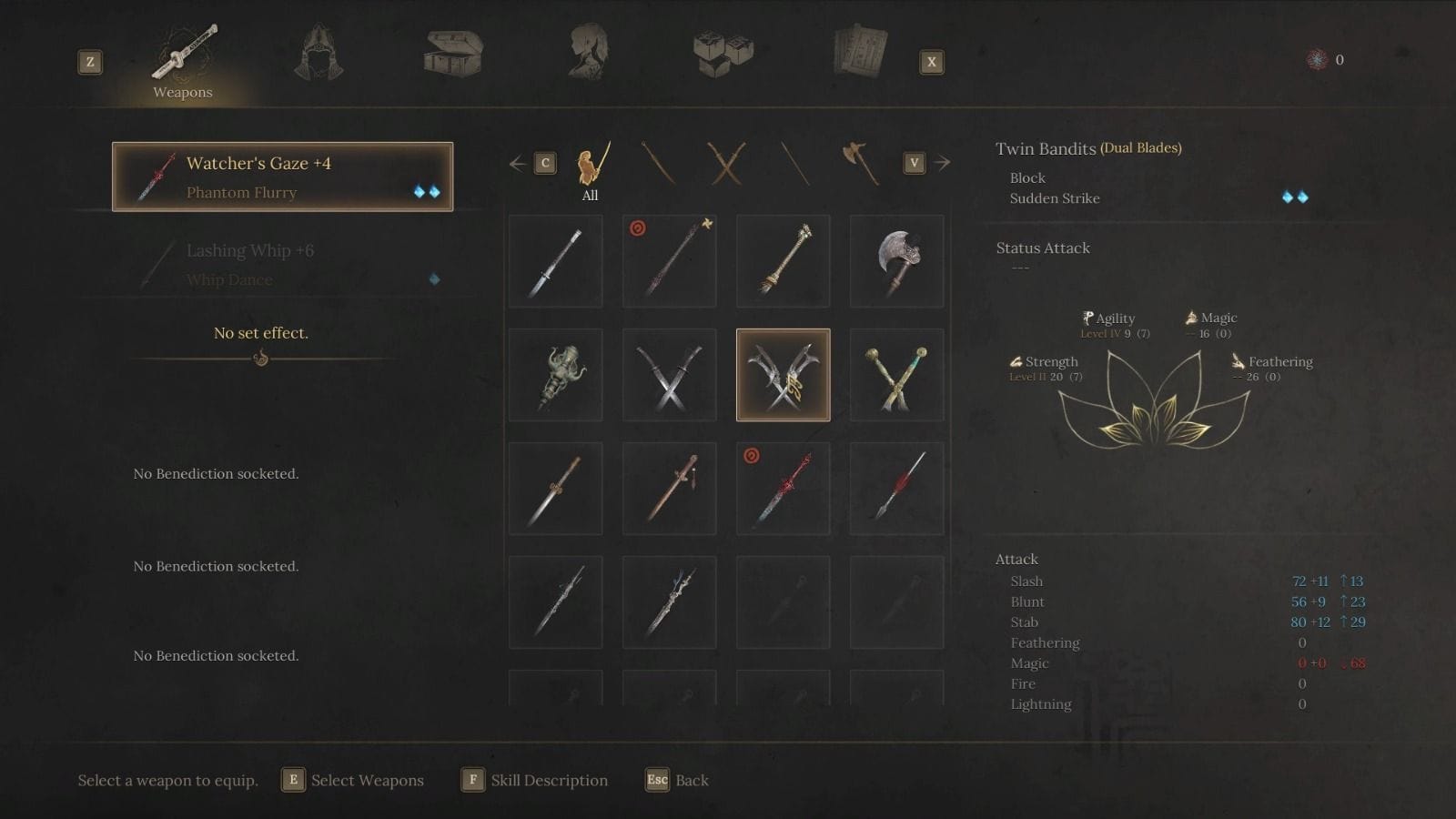Image resolution: width=1456 pixels, height=819 pixels.
Task: Click the right arrow to next filter page
Action: pyautogui.click(x=943, y=162)
